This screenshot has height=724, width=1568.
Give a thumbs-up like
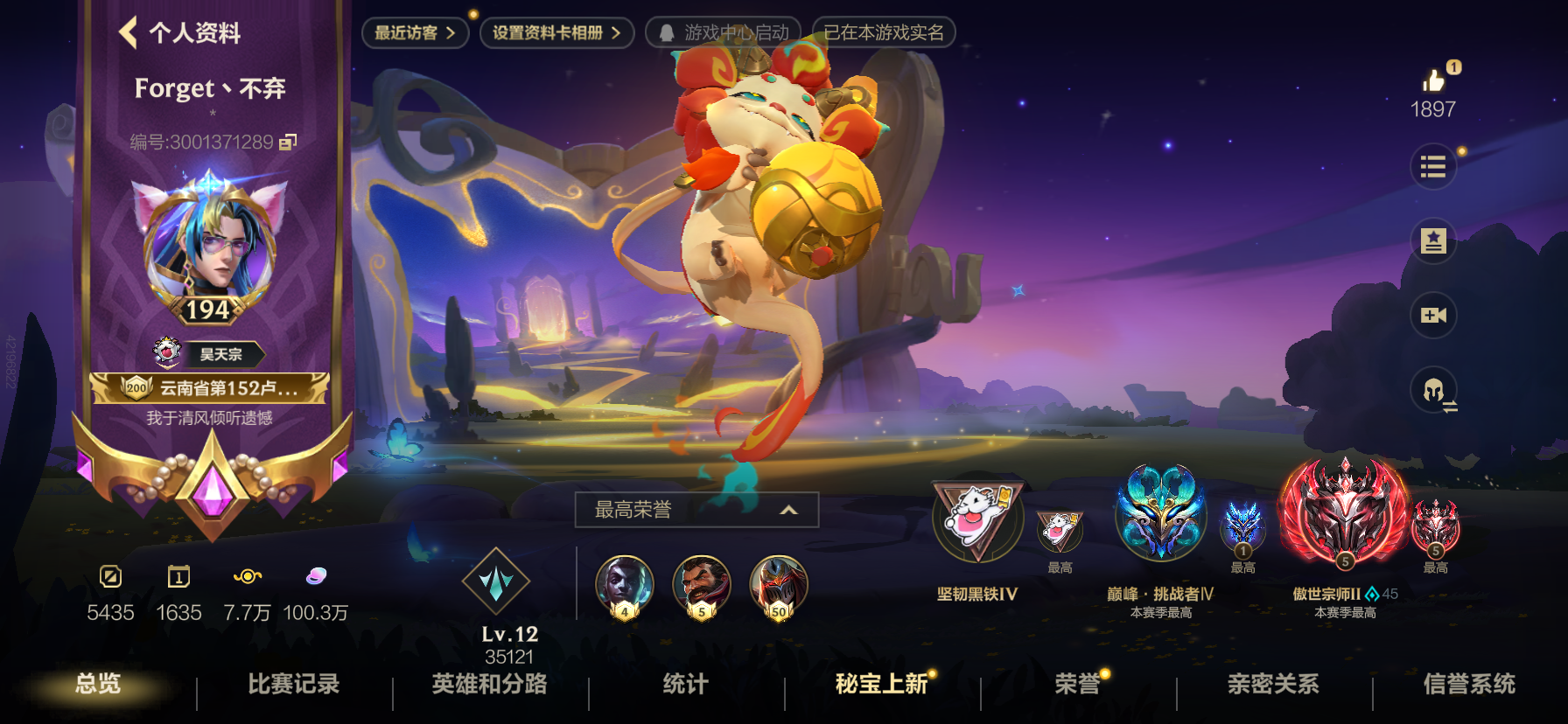tap(1433, 81)
